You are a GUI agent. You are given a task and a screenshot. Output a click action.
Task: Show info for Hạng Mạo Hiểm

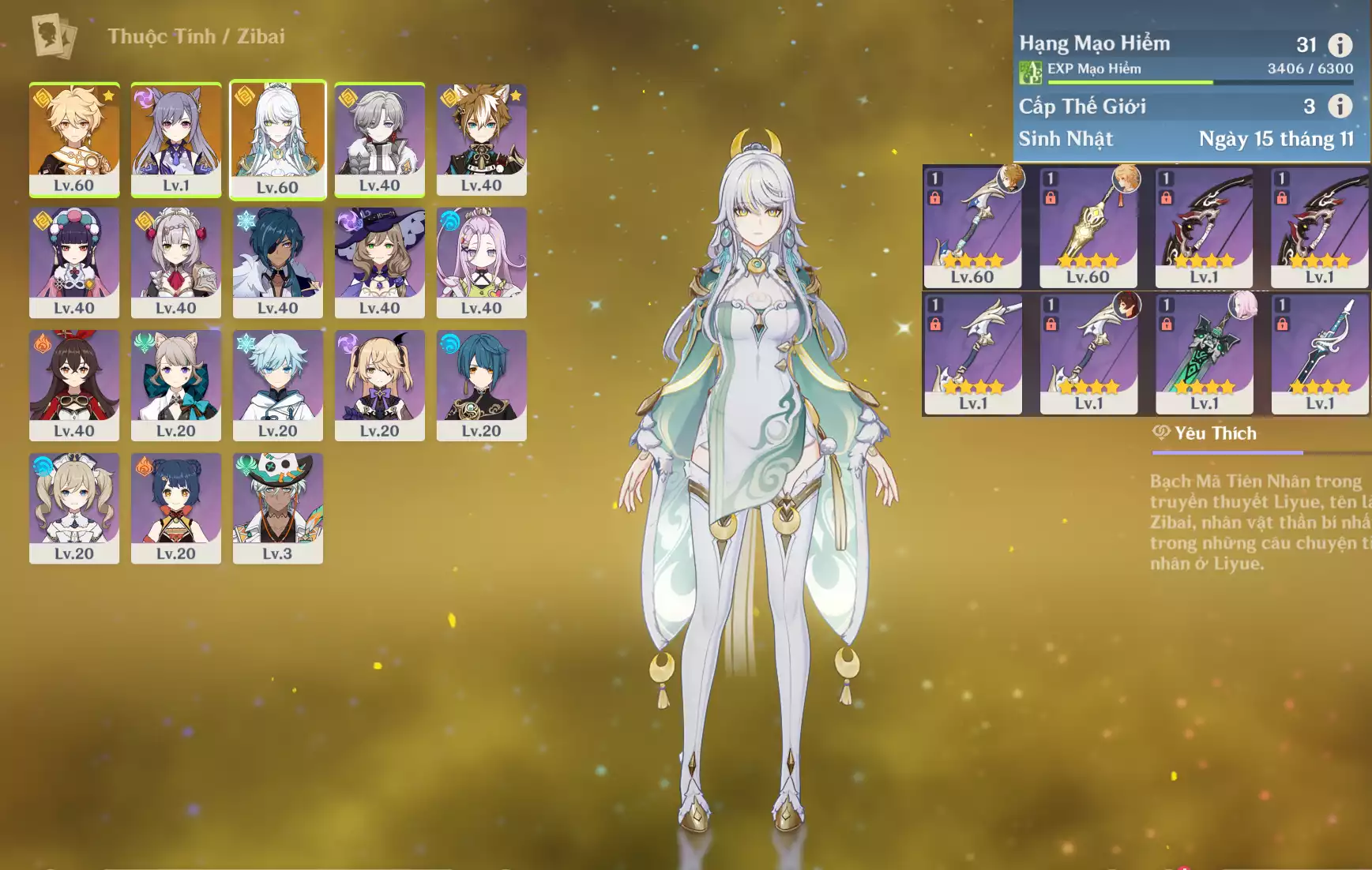(1340, 45)
